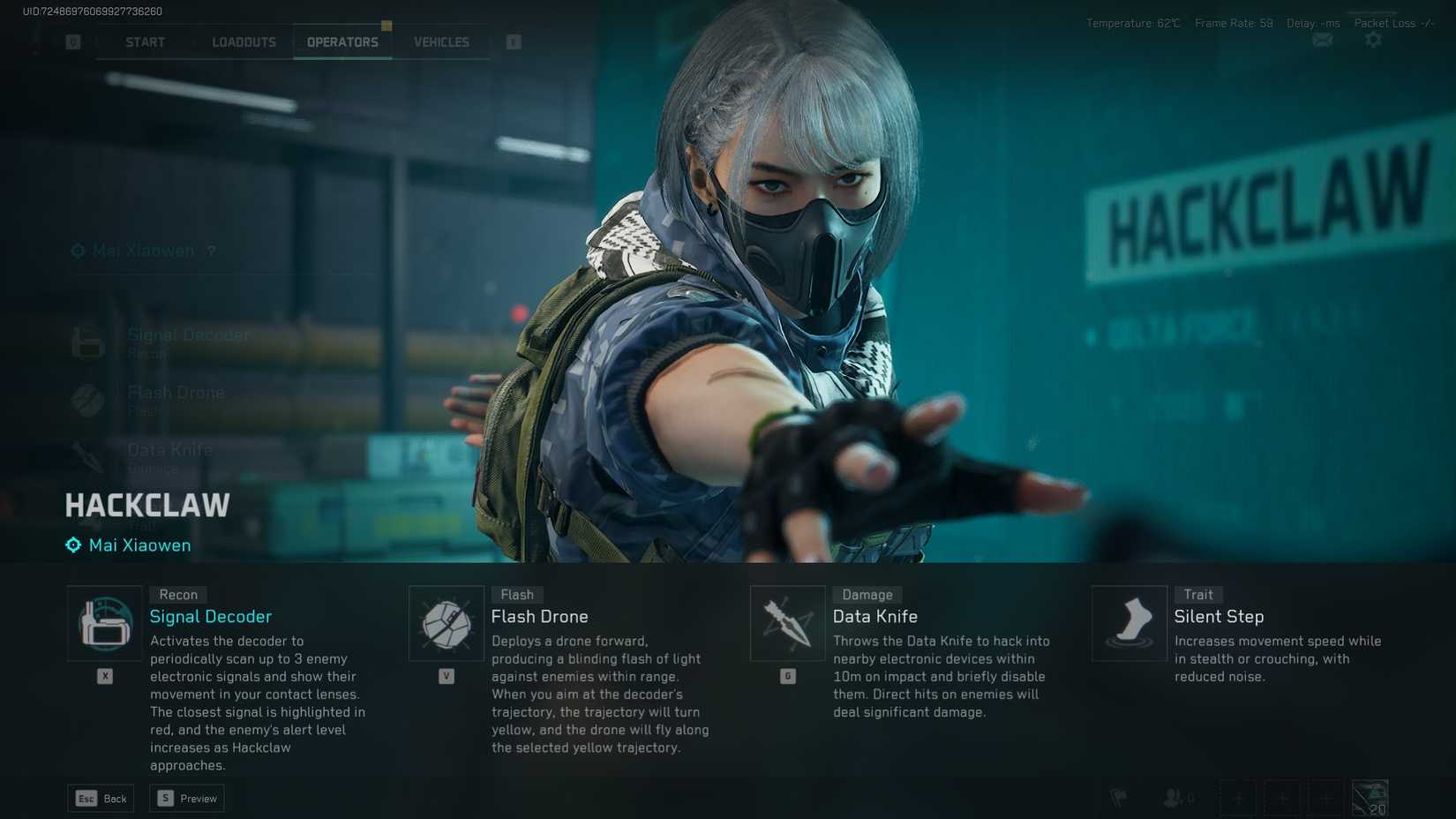Click the left bracket icon before START
1456x819 pixels.
click(x=72, y=41)
